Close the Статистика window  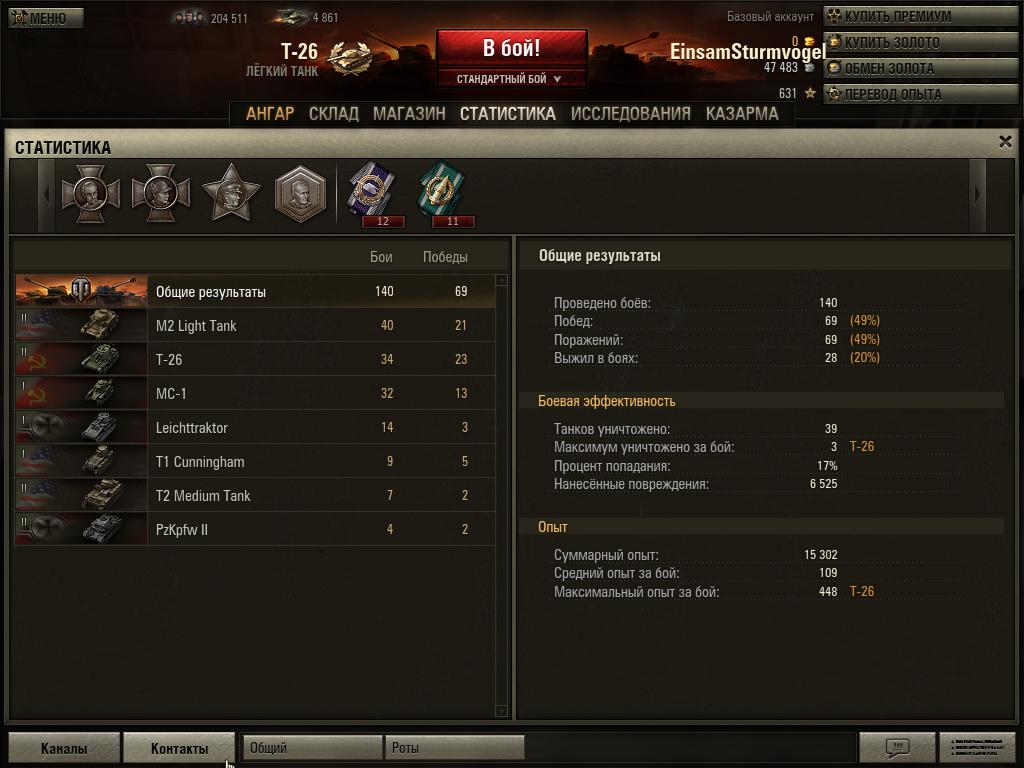pyautogui.click(x=1005, y=142)
